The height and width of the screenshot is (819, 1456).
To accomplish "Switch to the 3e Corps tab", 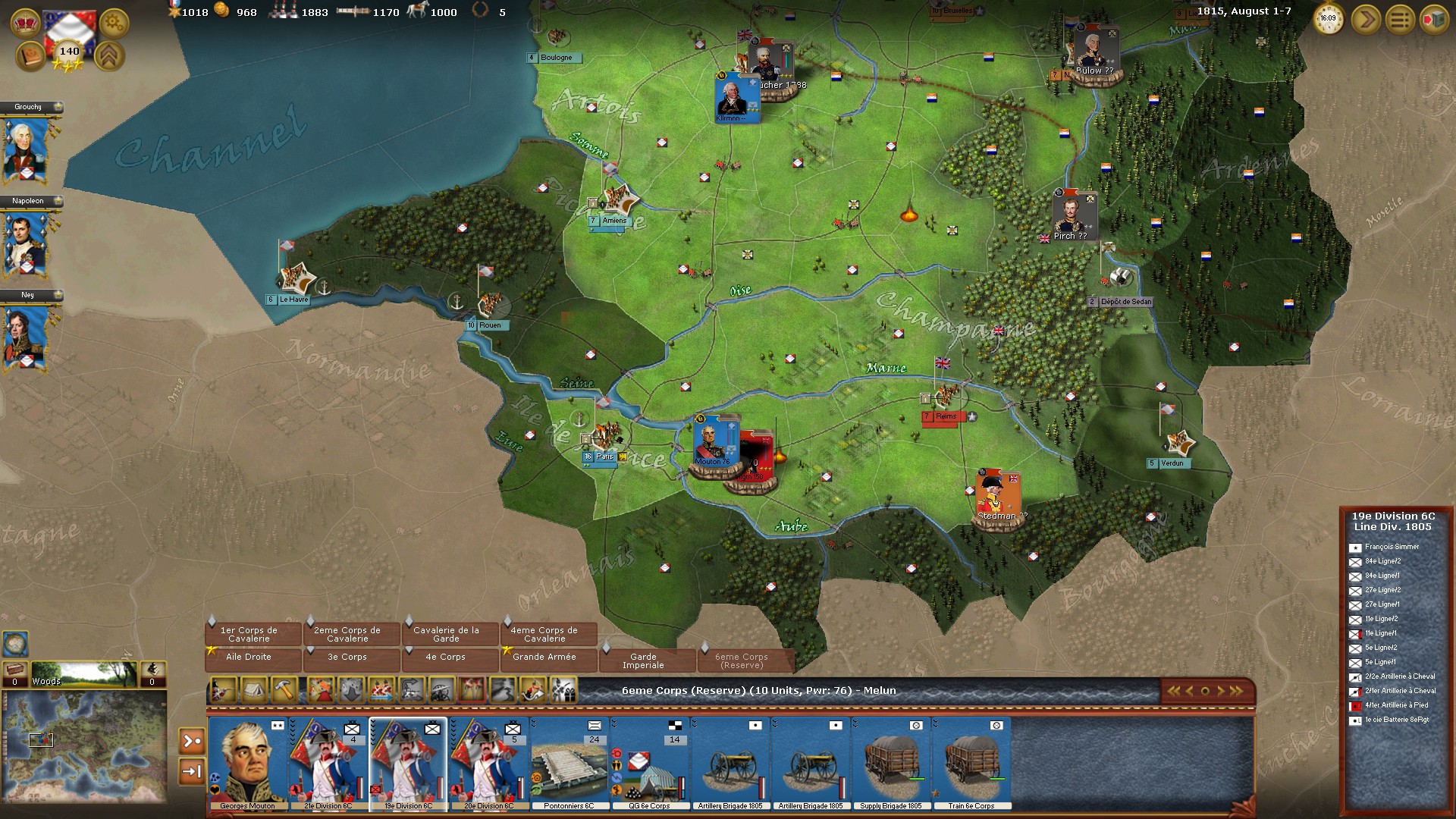I will (x=347, y=657).
